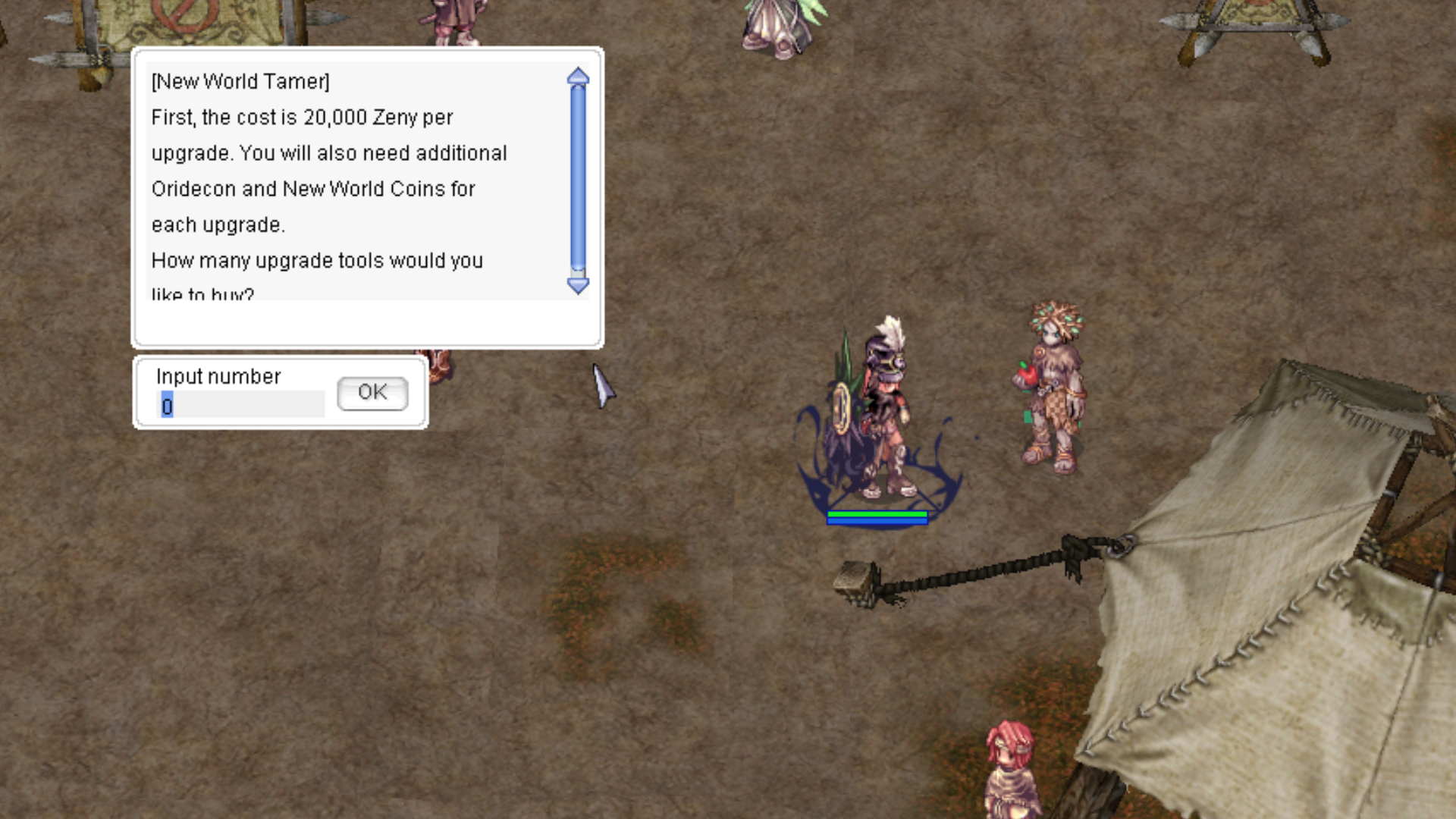Focus the Input number field
The width and height of the screenshot is (1456, 819).
241,405
